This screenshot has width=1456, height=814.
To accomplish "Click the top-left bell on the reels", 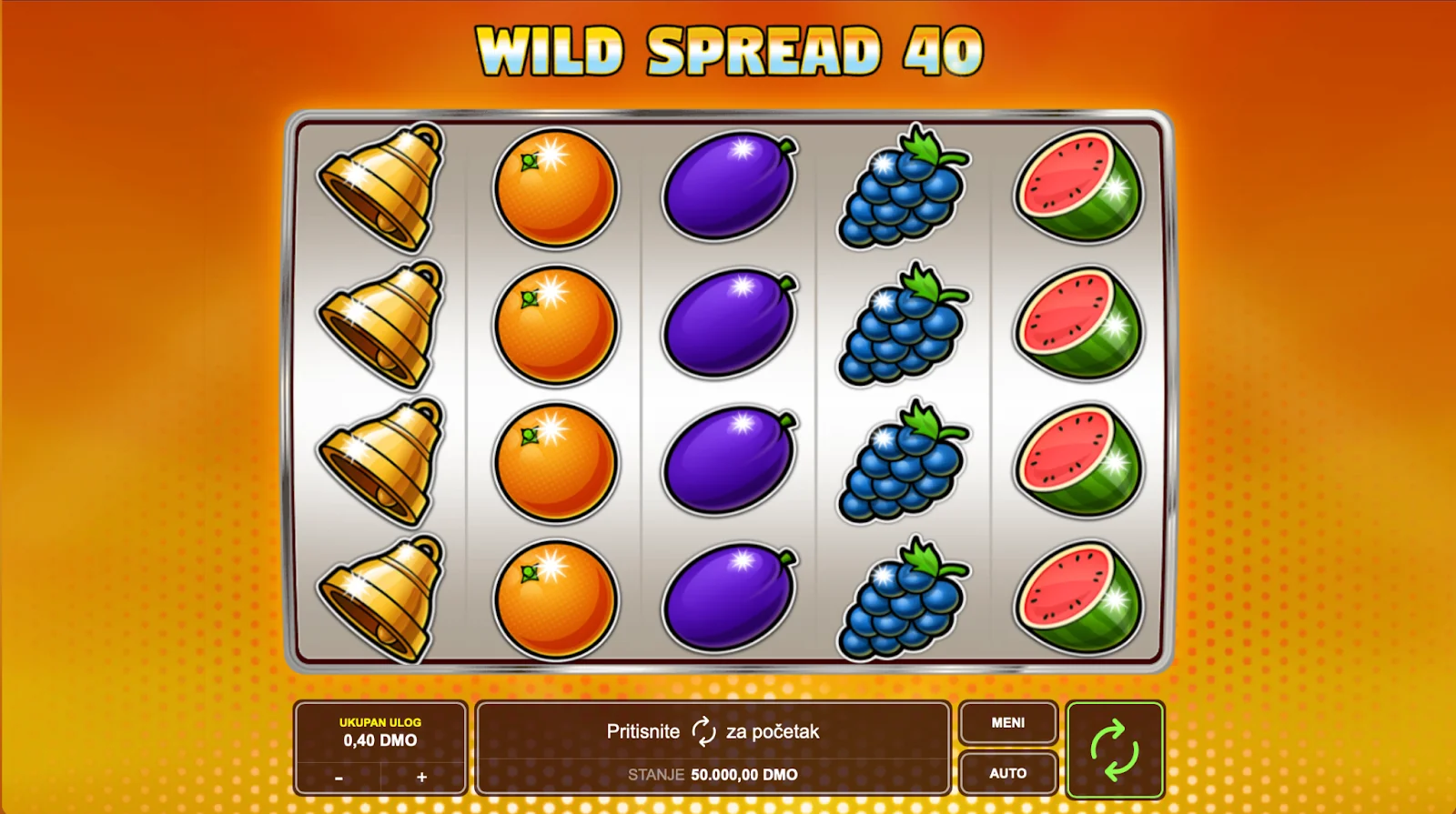I will pos(380,187).
